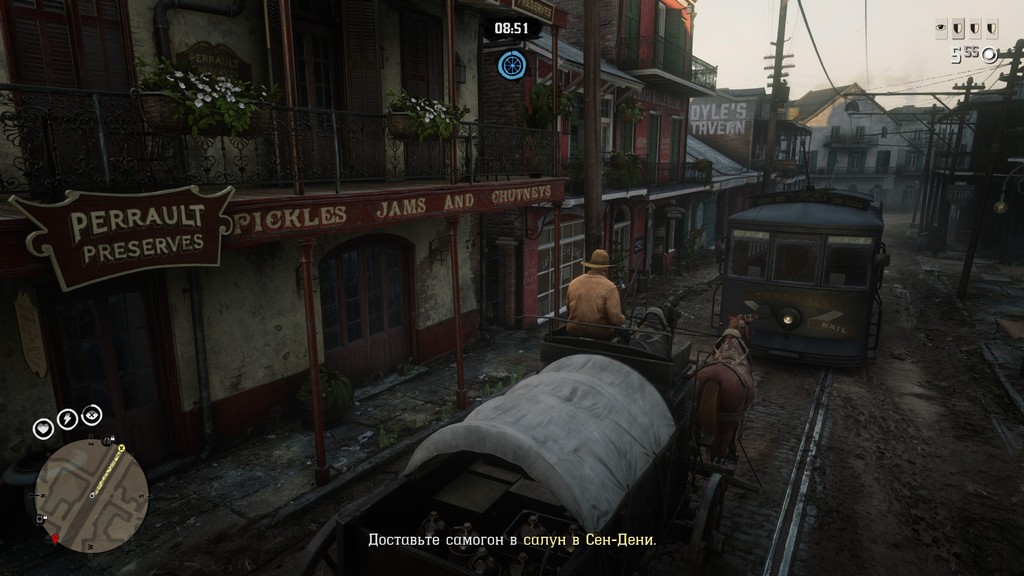1024x576 pixels.
Task: Select the lightning bolt stamina core icon
Action: [67, 419]
